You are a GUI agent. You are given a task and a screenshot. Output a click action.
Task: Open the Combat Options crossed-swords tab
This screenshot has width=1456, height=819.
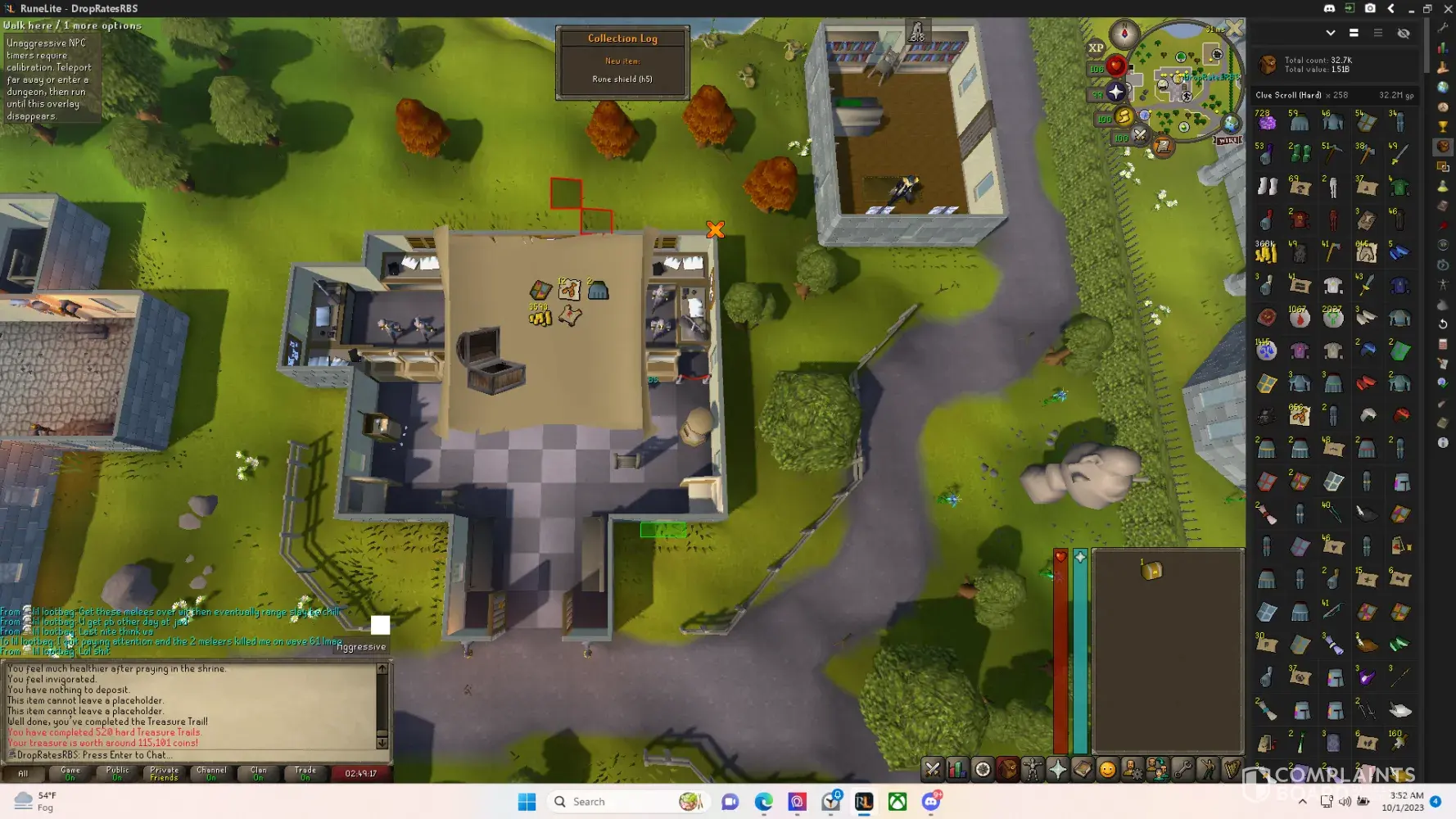[932, 769]
